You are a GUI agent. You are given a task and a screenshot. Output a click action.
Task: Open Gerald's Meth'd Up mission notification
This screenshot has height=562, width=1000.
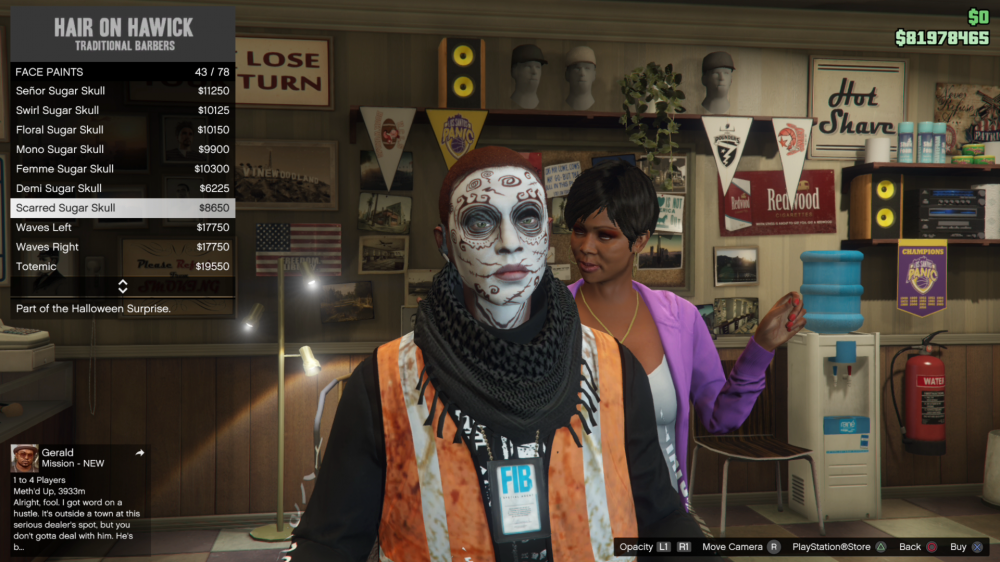[x=78, y=498]
